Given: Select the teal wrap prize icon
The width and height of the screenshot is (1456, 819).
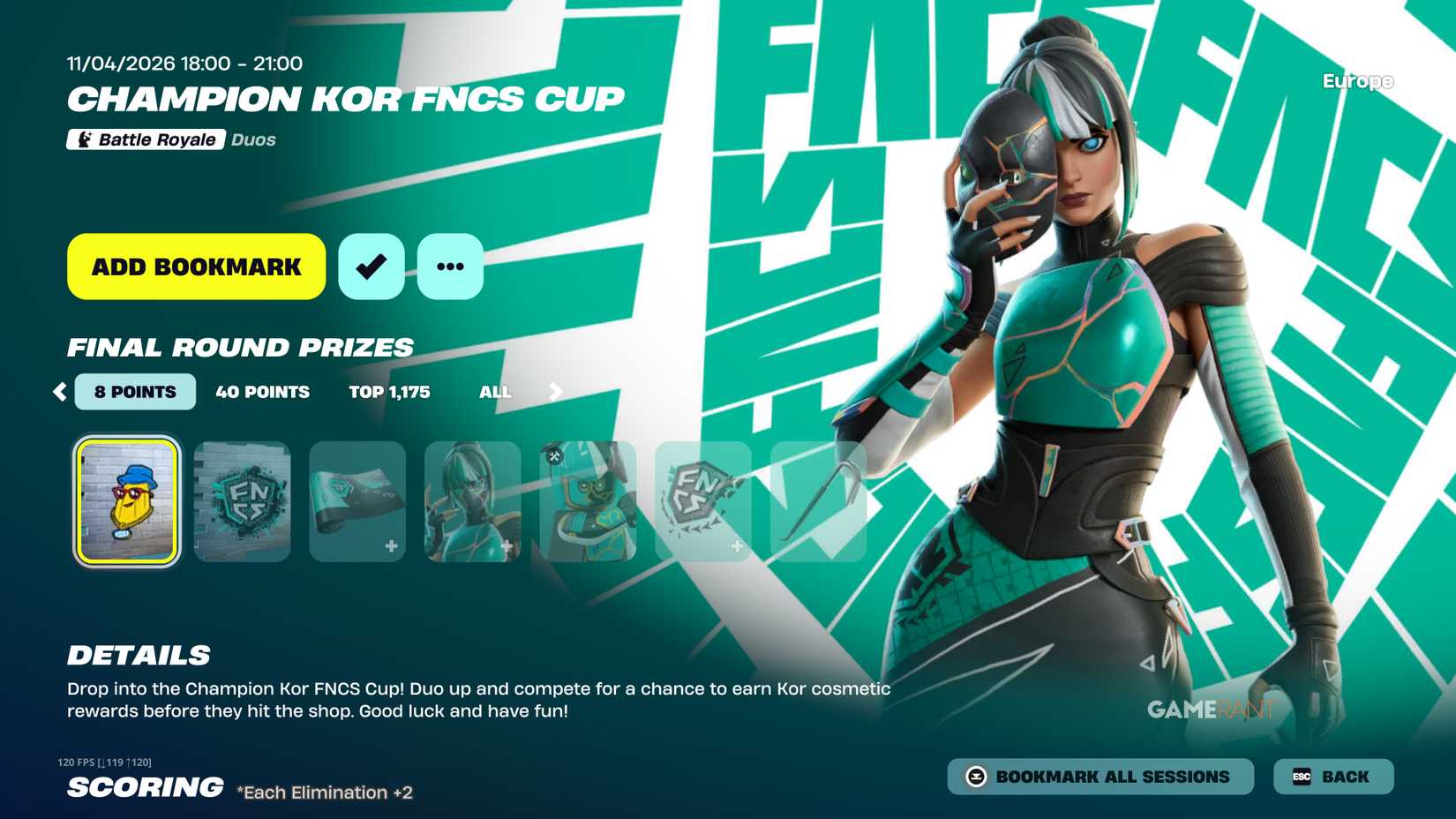Looking at the screenshot, I should tap(357, 499).
